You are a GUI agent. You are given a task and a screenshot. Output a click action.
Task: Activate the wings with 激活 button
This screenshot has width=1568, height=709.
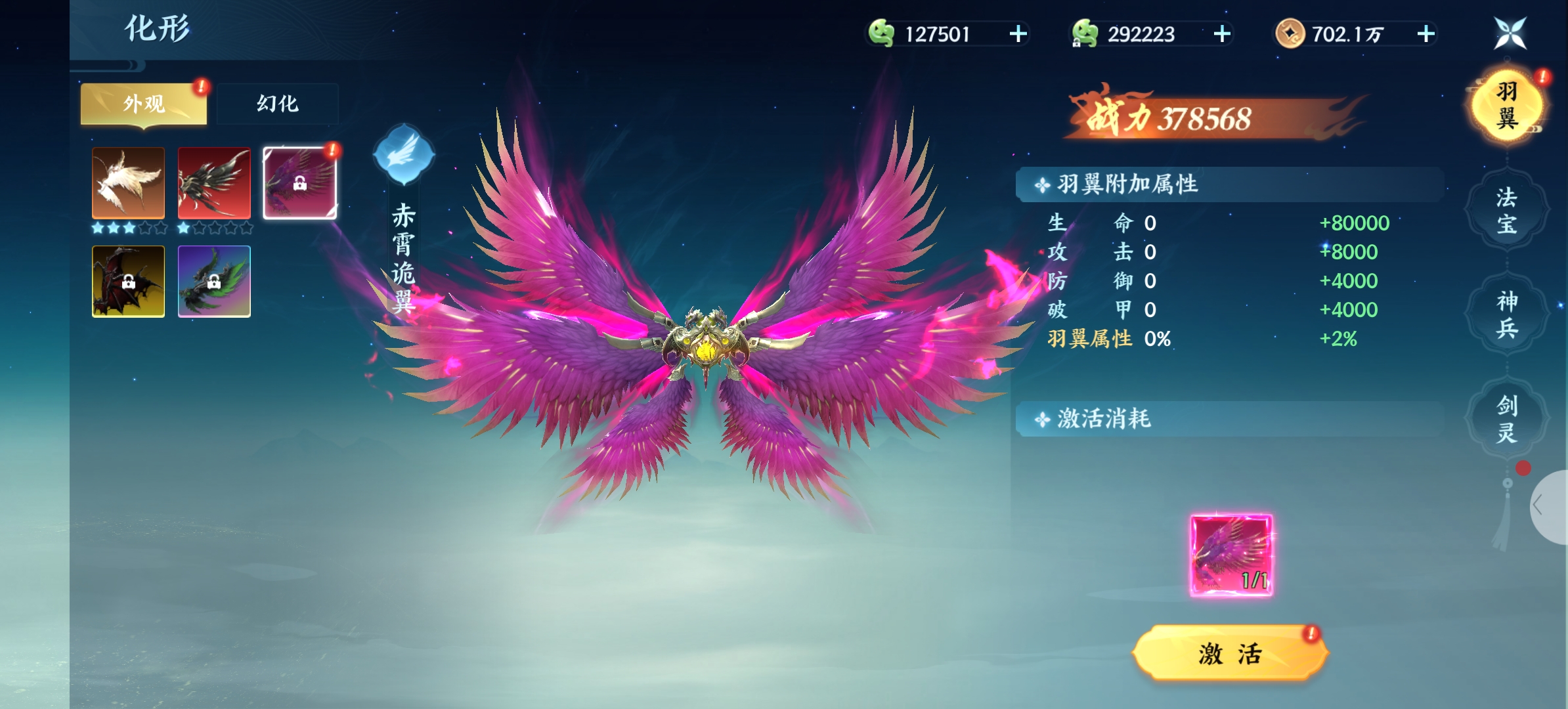pyautogui.click(x=1230, y=654)
